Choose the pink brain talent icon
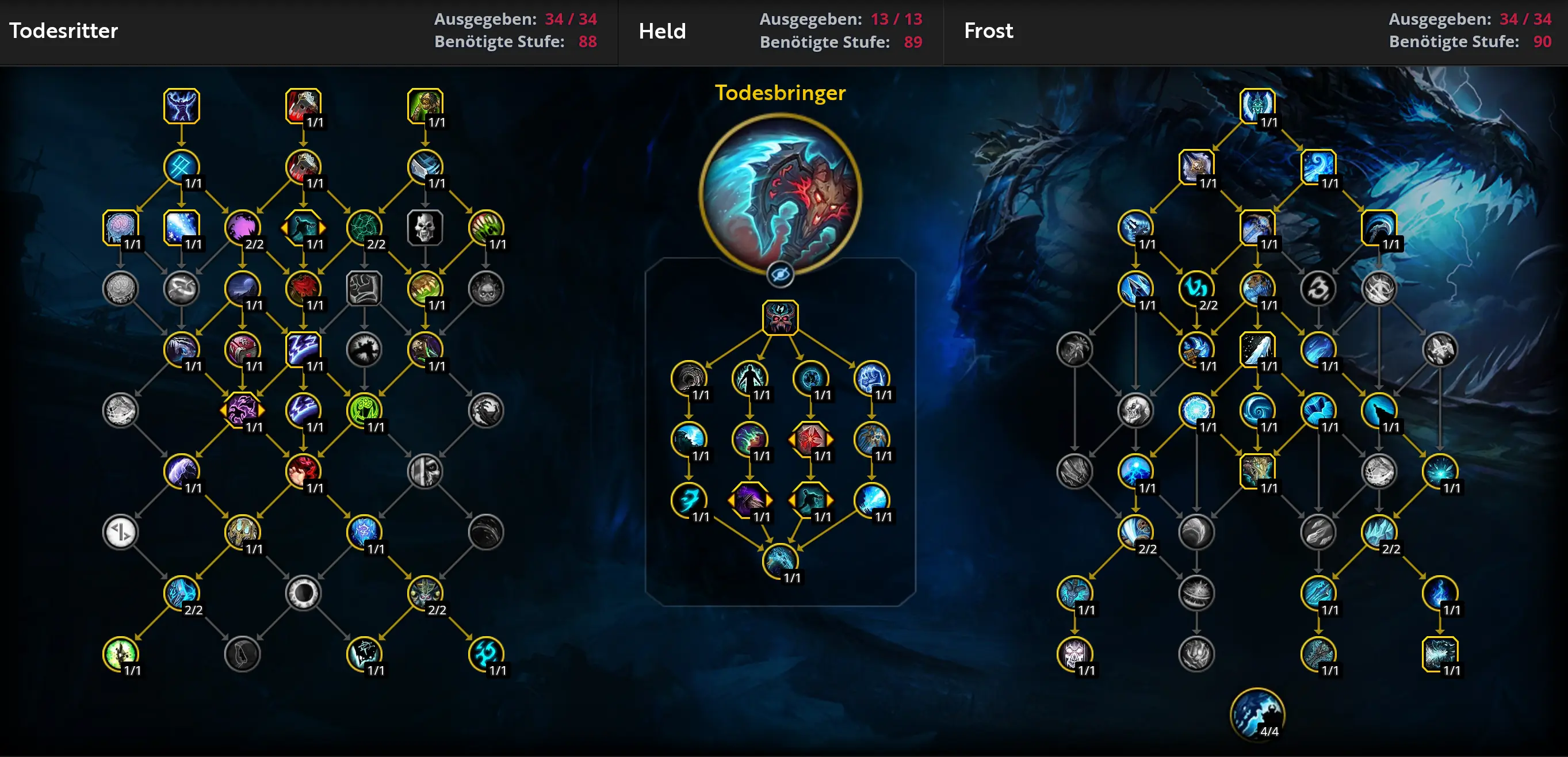1568x757 pixels. point(121,228)
